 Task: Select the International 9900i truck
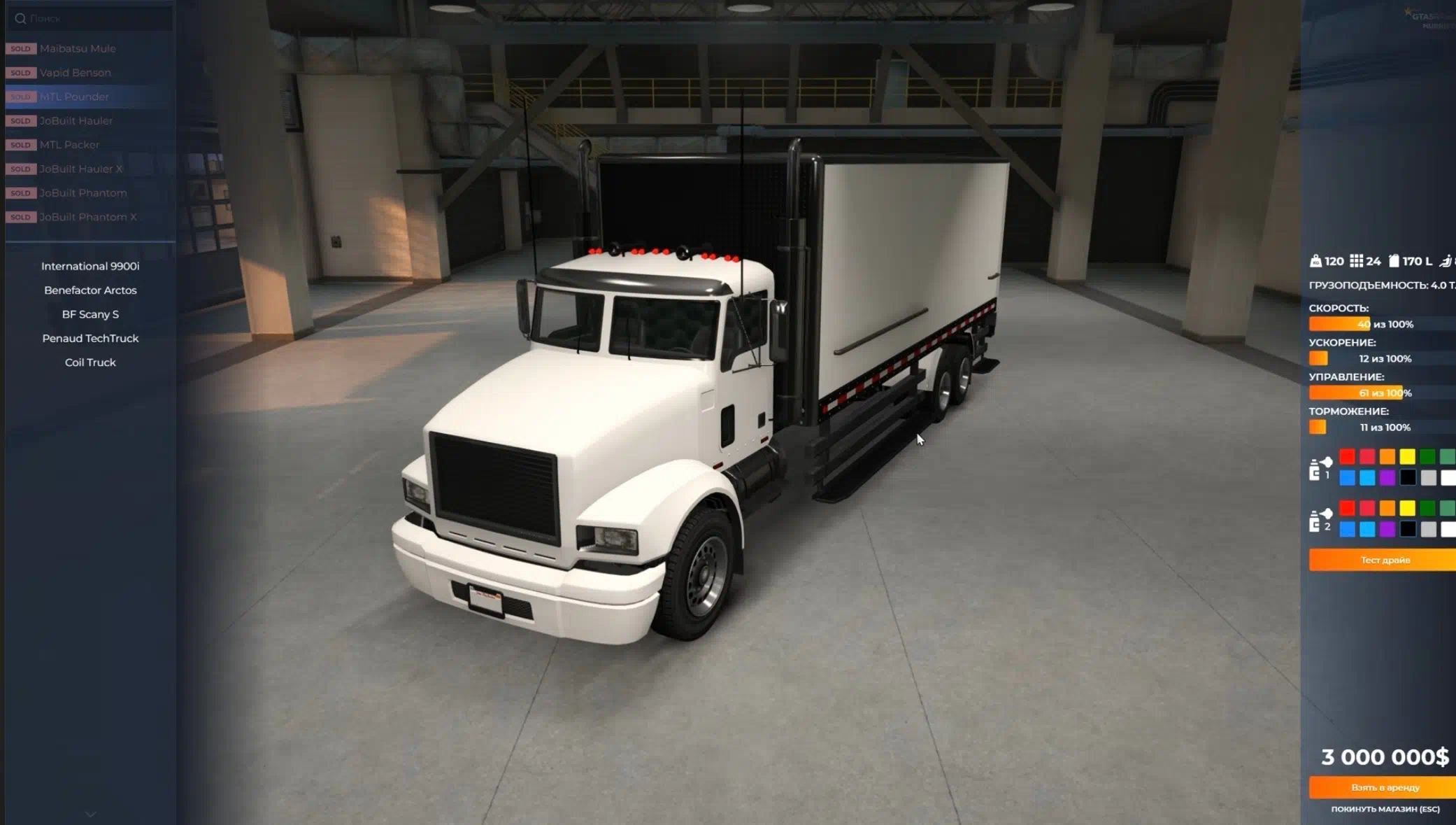point(90,266)
